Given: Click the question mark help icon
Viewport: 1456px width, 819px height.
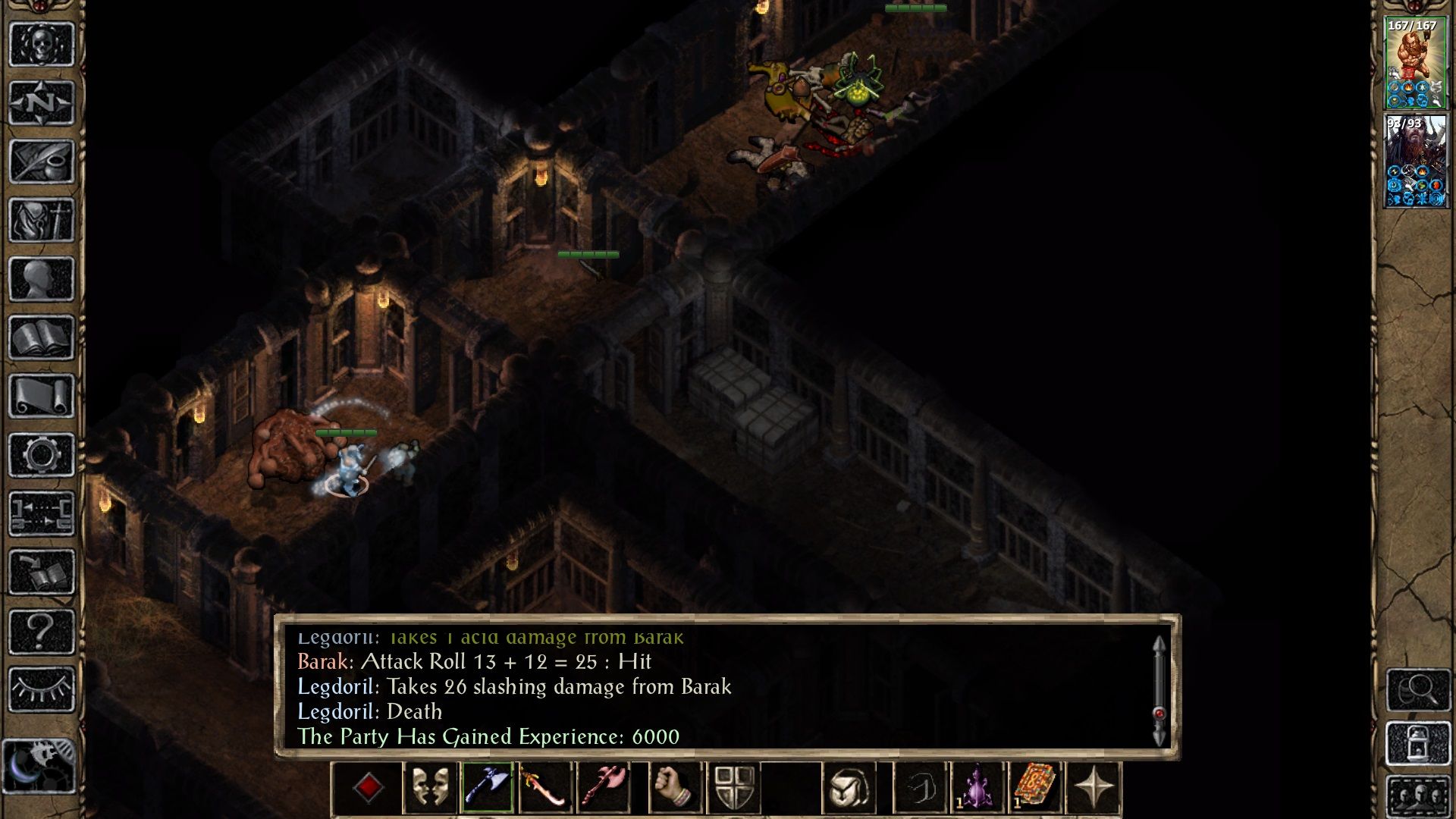Looking at the screenshot, I should 42,631.
